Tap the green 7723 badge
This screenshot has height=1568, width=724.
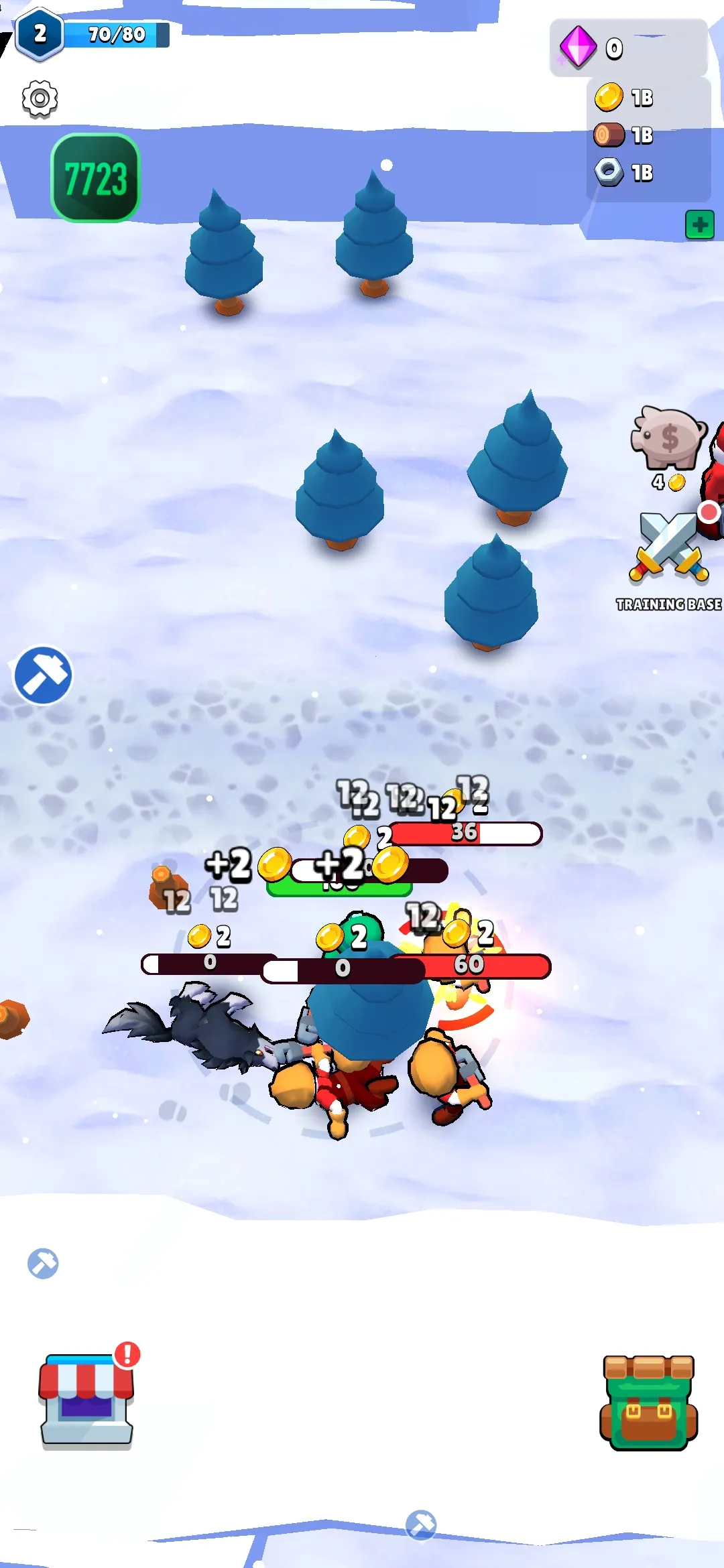(95, 178)
